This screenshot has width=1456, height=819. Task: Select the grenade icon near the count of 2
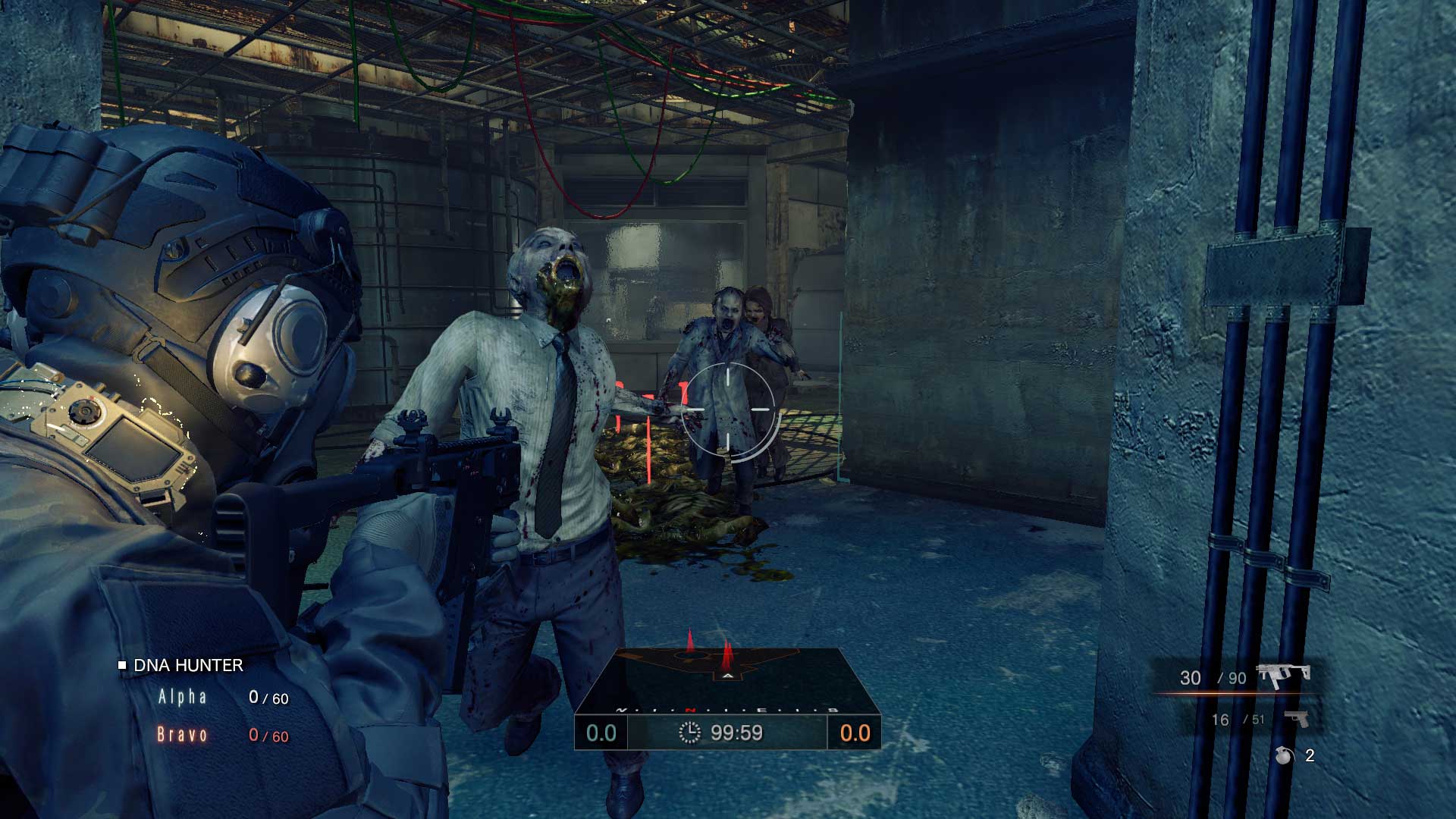click(x=1282, y=755)
